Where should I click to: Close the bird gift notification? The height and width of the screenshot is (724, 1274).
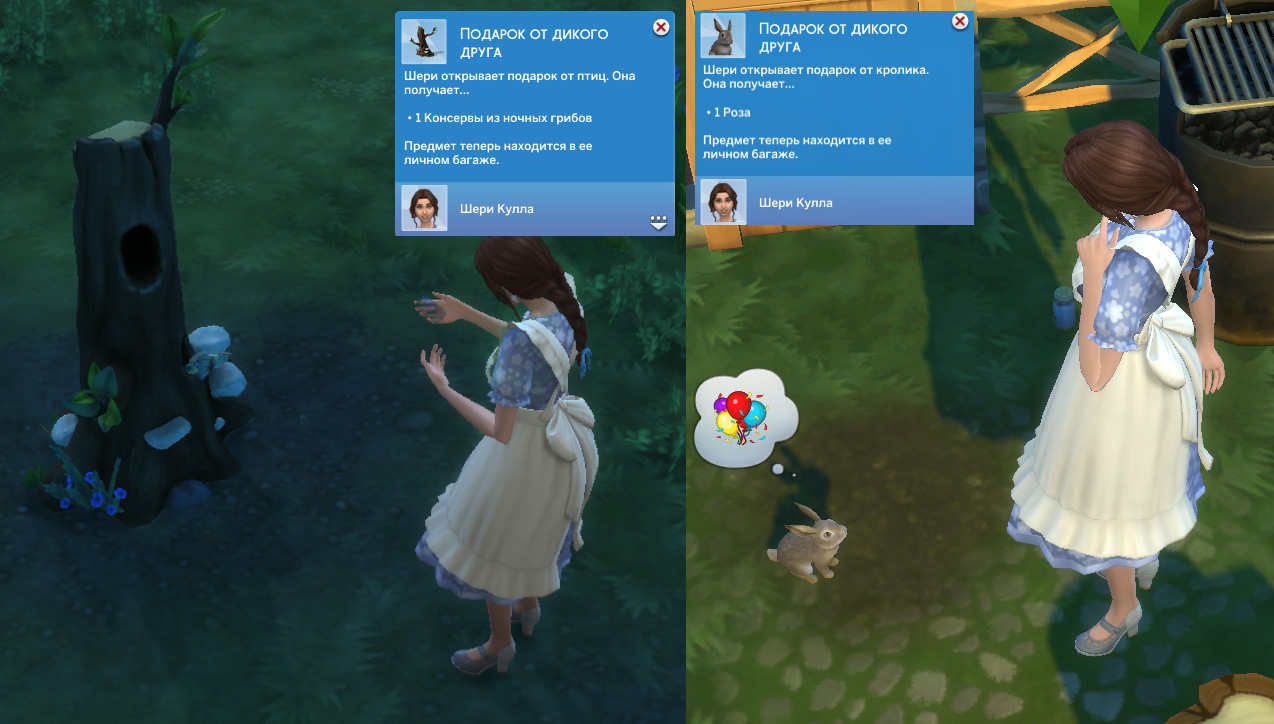[x=661, y=28]
